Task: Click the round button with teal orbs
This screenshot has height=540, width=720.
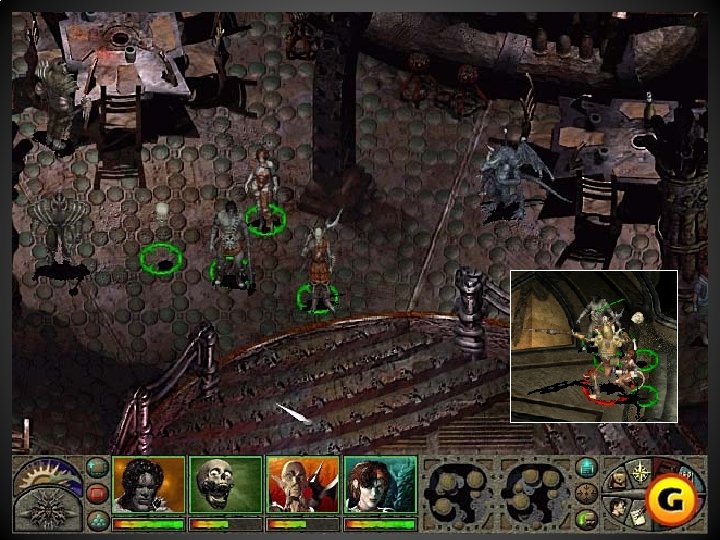Action: 96,519
